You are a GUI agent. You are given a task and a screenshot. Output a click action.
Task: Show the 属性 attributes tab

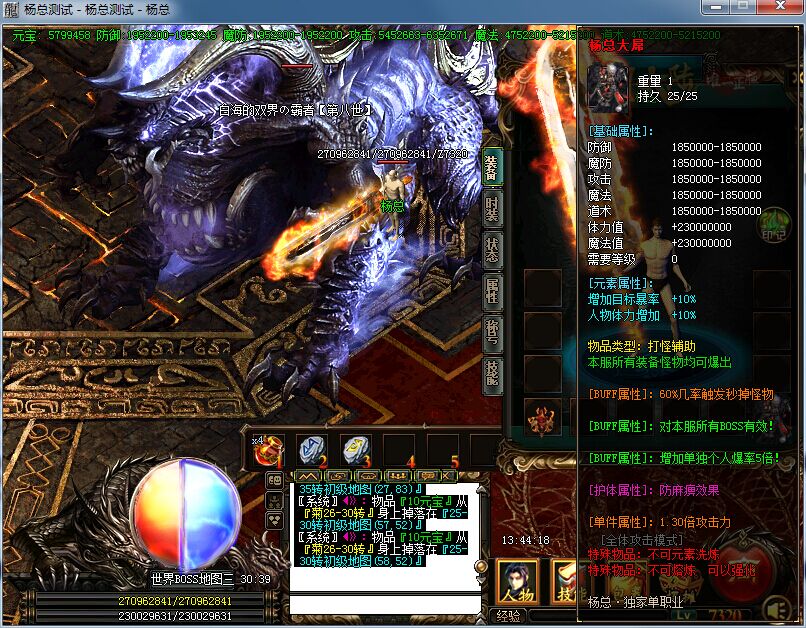click(492, 291)
